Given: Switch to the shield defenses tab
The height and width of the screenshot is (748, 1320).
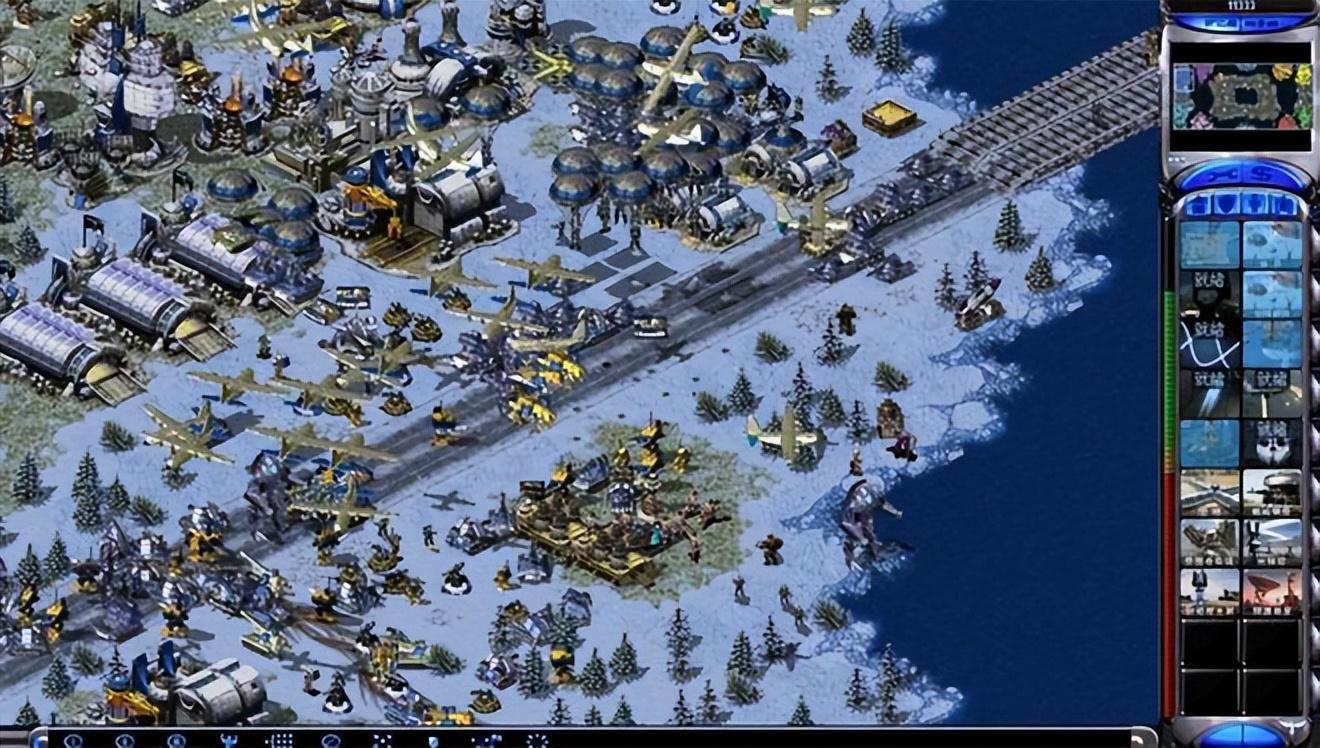Looking at the screenshot, I should pyautogui.click(x=1225, y=205).
